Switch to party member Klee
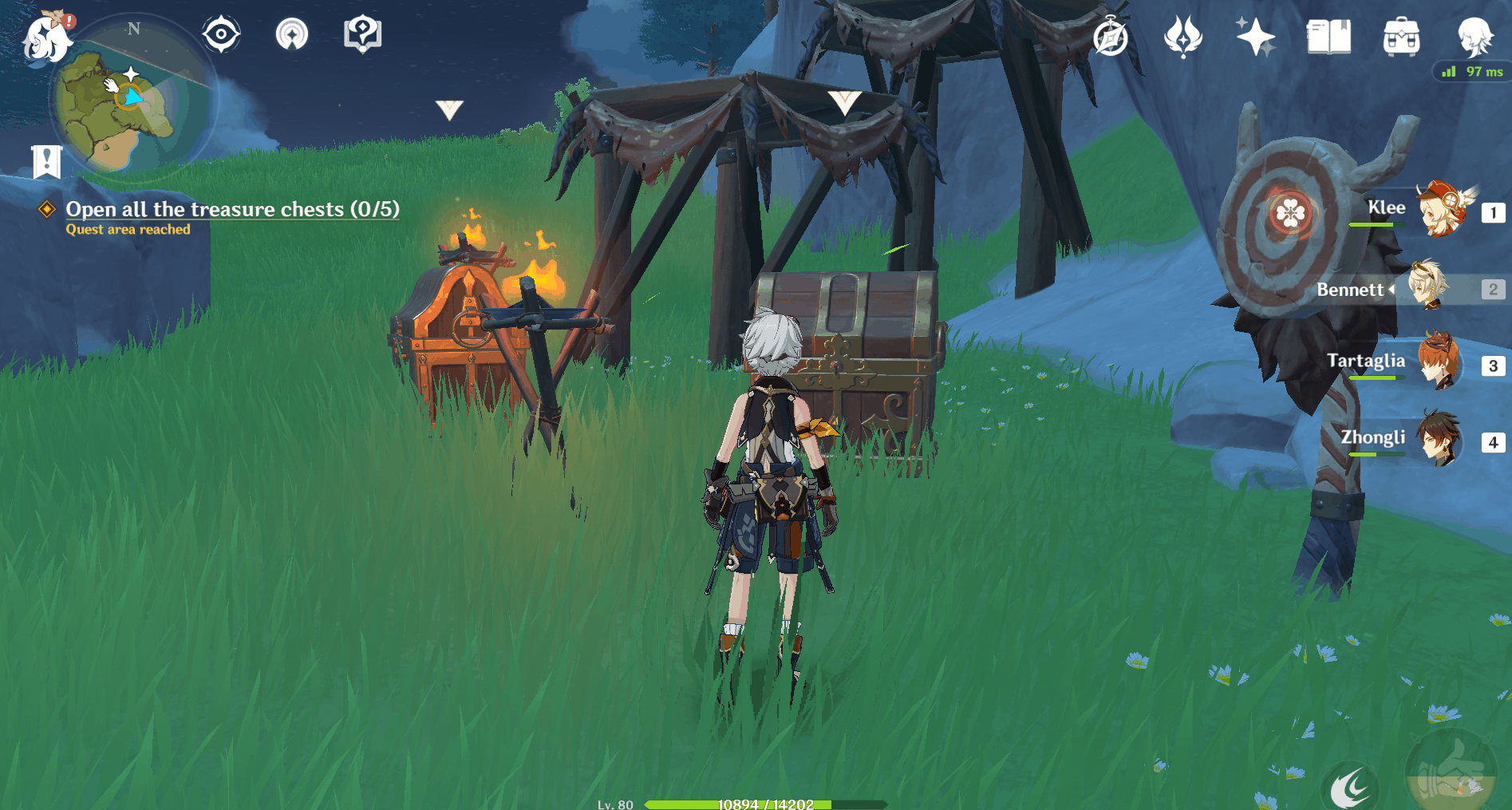 coord(1440,211)
